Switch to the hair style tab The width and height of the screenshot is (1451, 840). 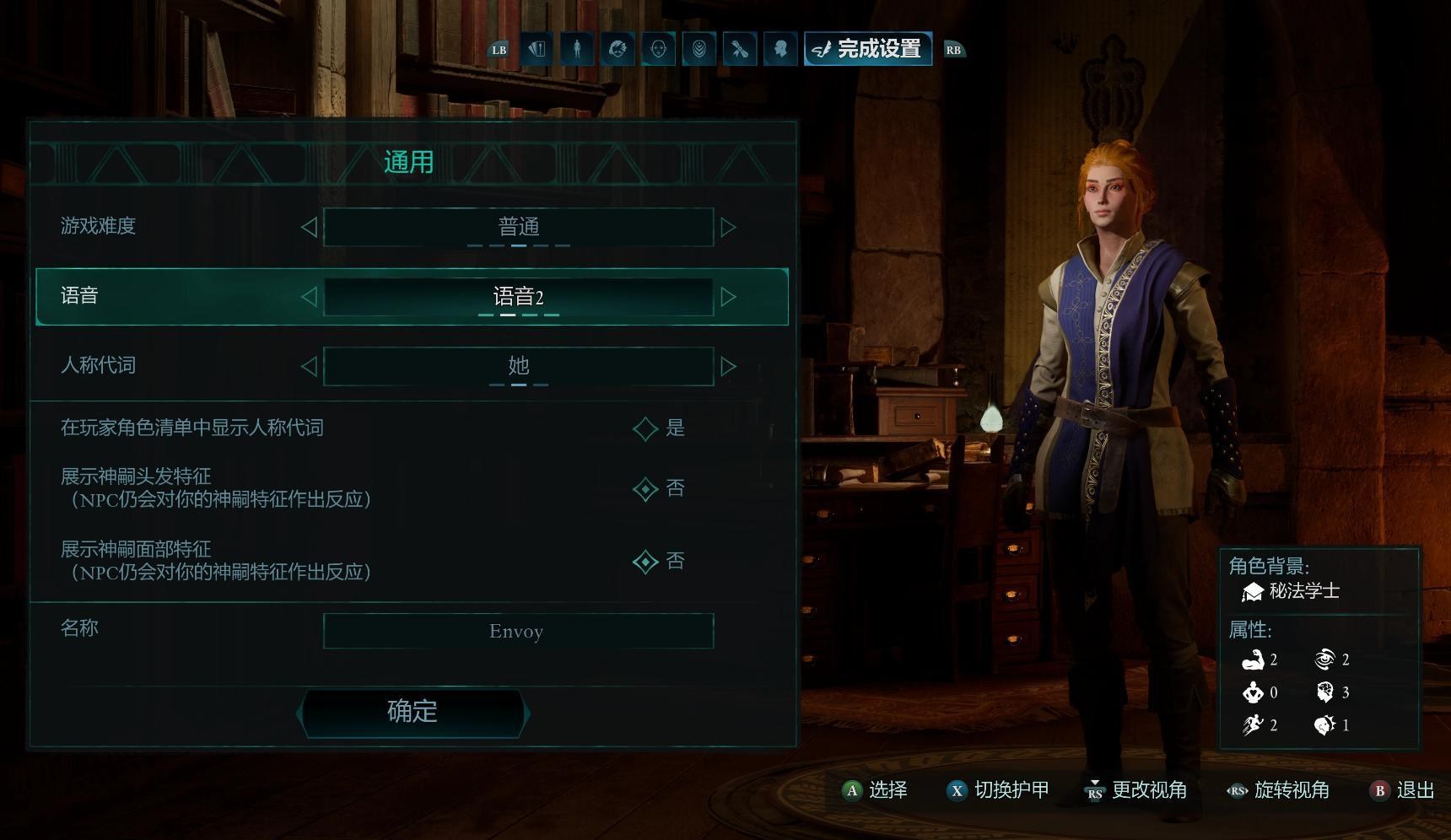coord(618,49)
